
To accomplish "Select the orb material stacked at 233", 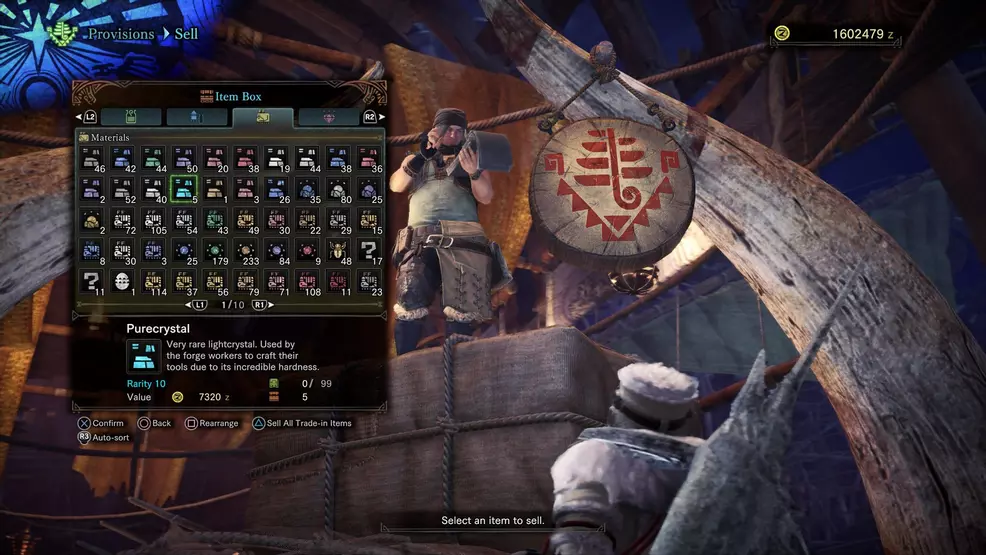I will tap(246, 251).
